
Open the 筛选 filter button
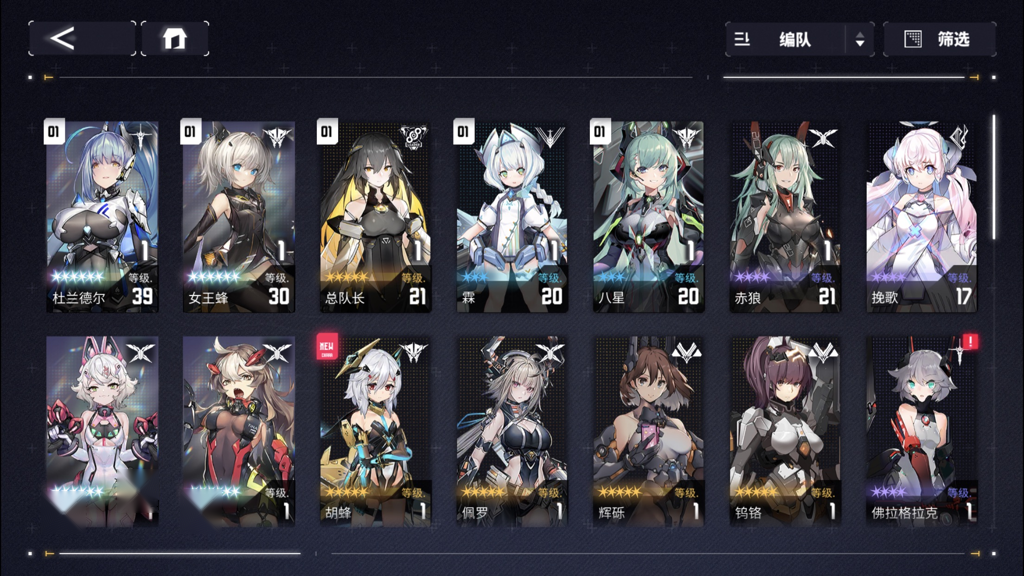939,40
